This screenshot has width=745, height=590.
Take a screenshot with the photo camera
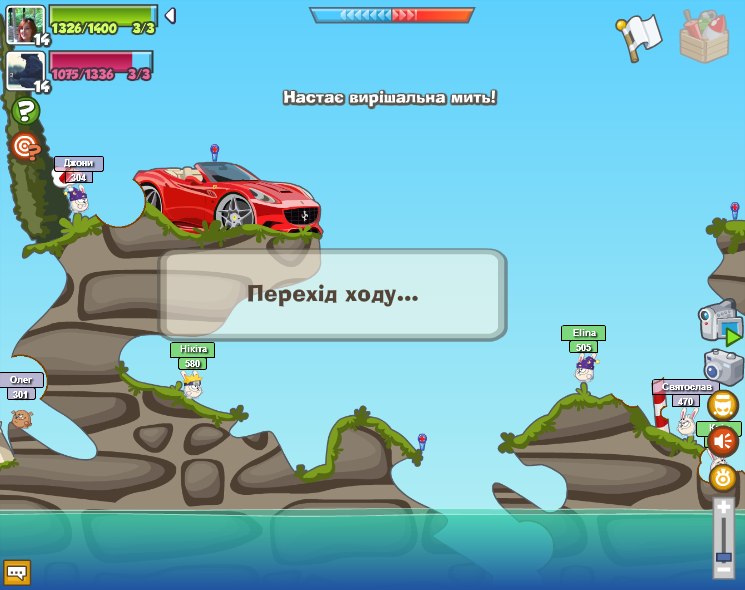click(x=723, y=367)
